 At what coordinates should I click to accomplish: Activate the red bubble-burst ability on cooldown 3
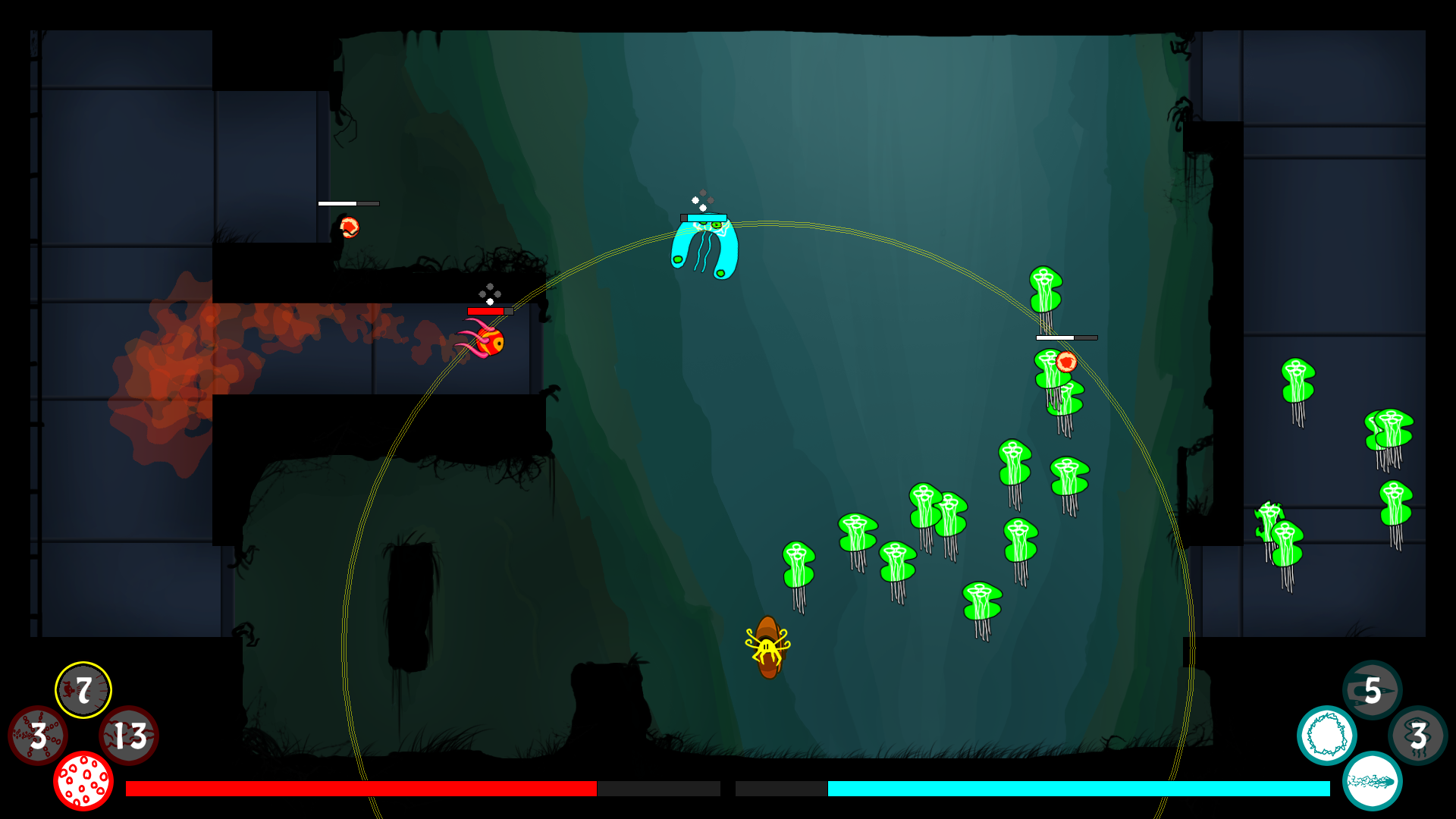[x=37, y=735]
